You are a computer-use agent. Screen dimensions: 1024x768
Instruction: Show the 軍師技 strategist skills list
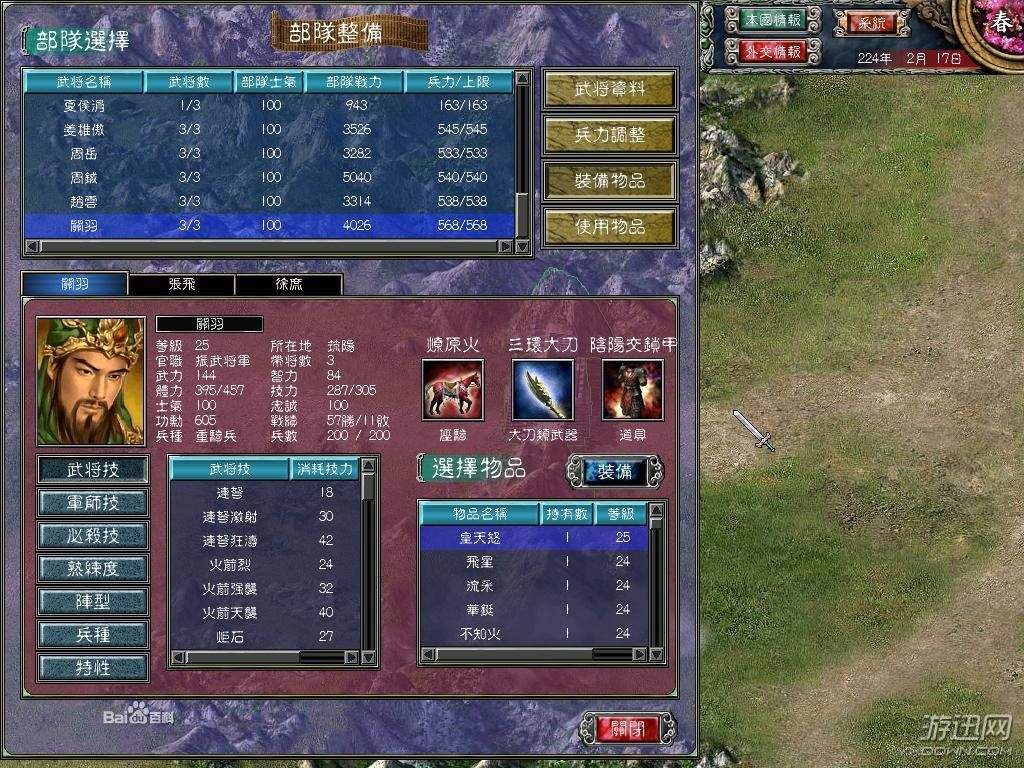(x=93, y=502)
